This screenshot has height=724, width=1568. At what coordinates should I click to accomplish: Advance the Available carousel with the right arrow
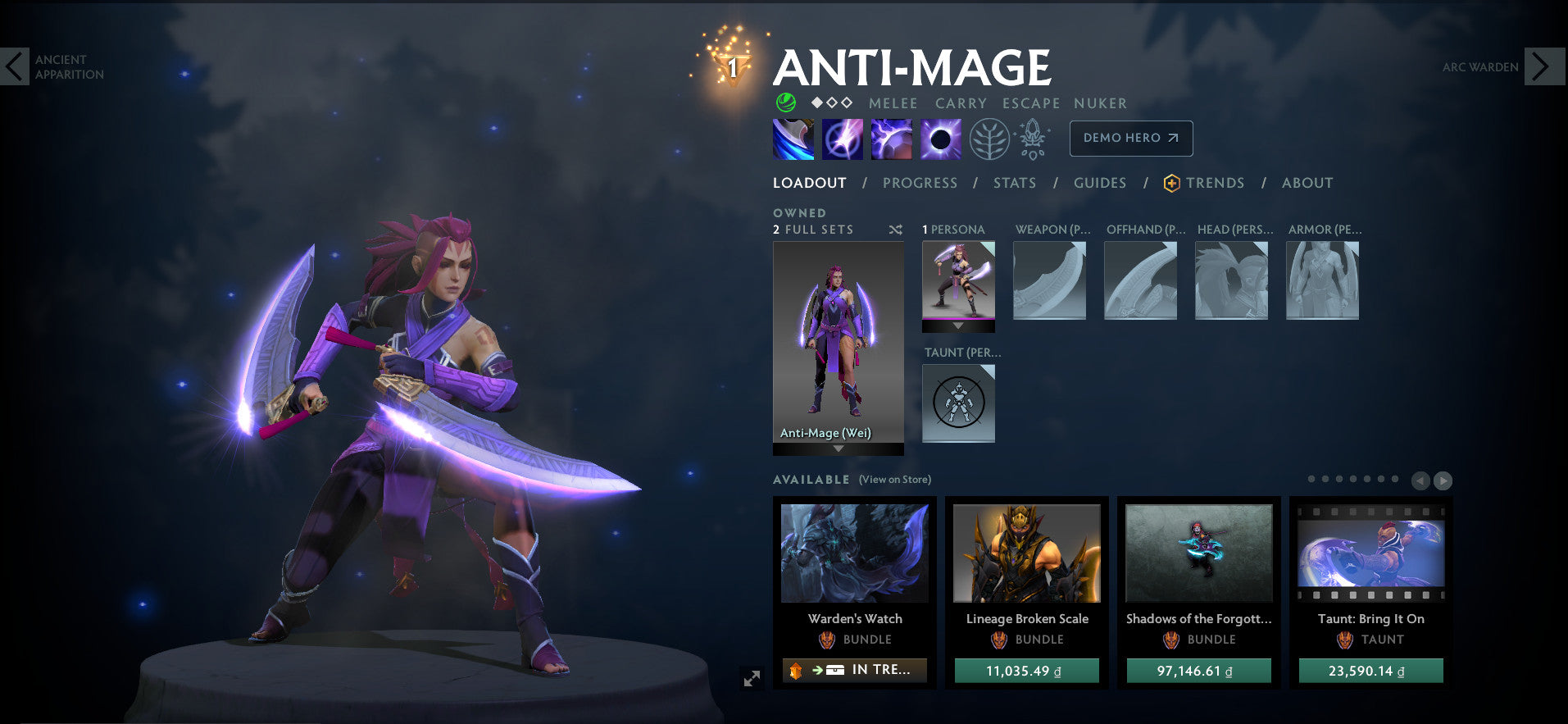(x=1442, y=480)
